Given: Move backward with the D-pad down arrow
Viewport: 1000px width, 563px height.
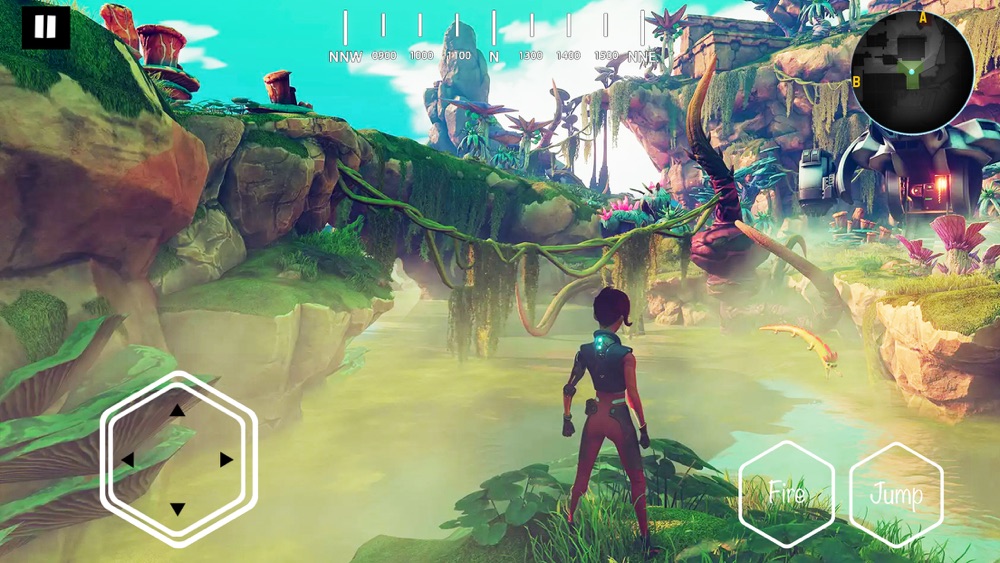Looking at the screenshot, I should pos(178,509).
